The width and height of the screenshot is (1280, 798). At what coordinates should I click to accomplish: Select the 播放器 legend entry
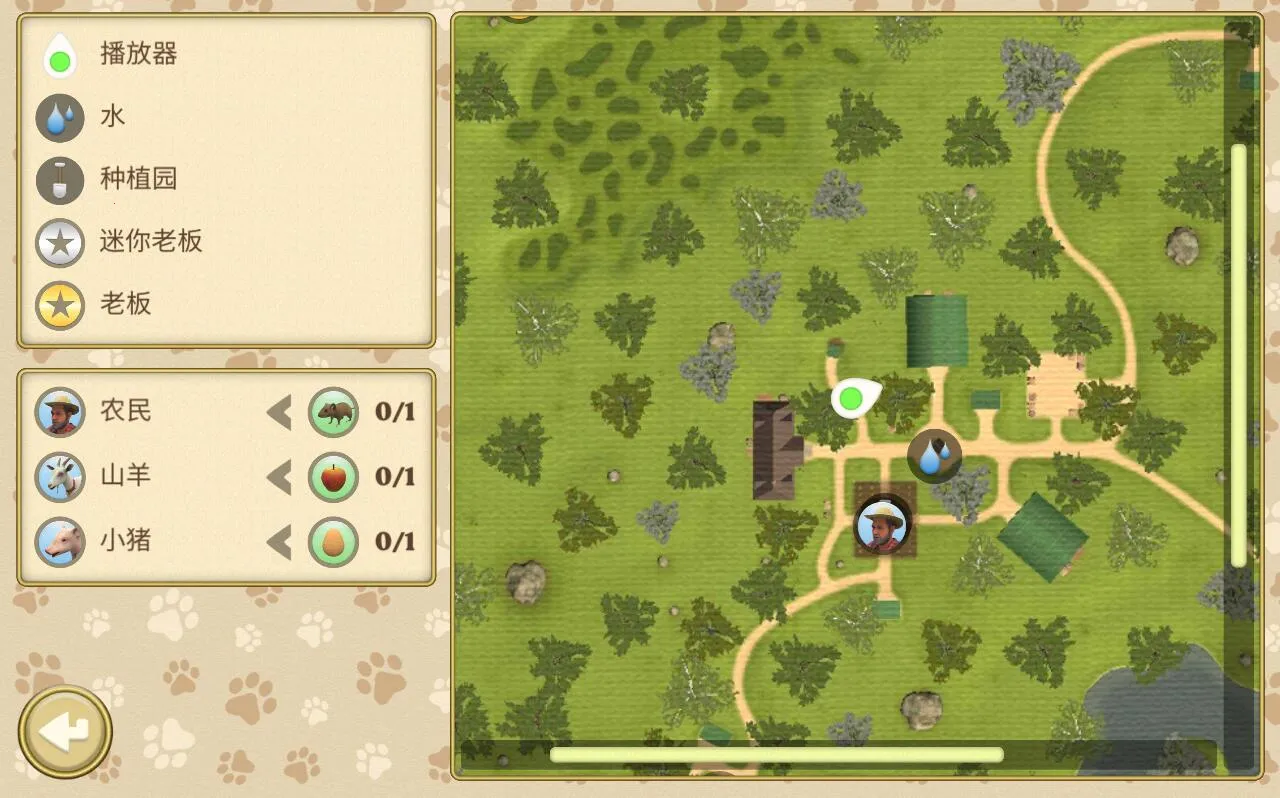pyautogui.click(x=138, y=54)
